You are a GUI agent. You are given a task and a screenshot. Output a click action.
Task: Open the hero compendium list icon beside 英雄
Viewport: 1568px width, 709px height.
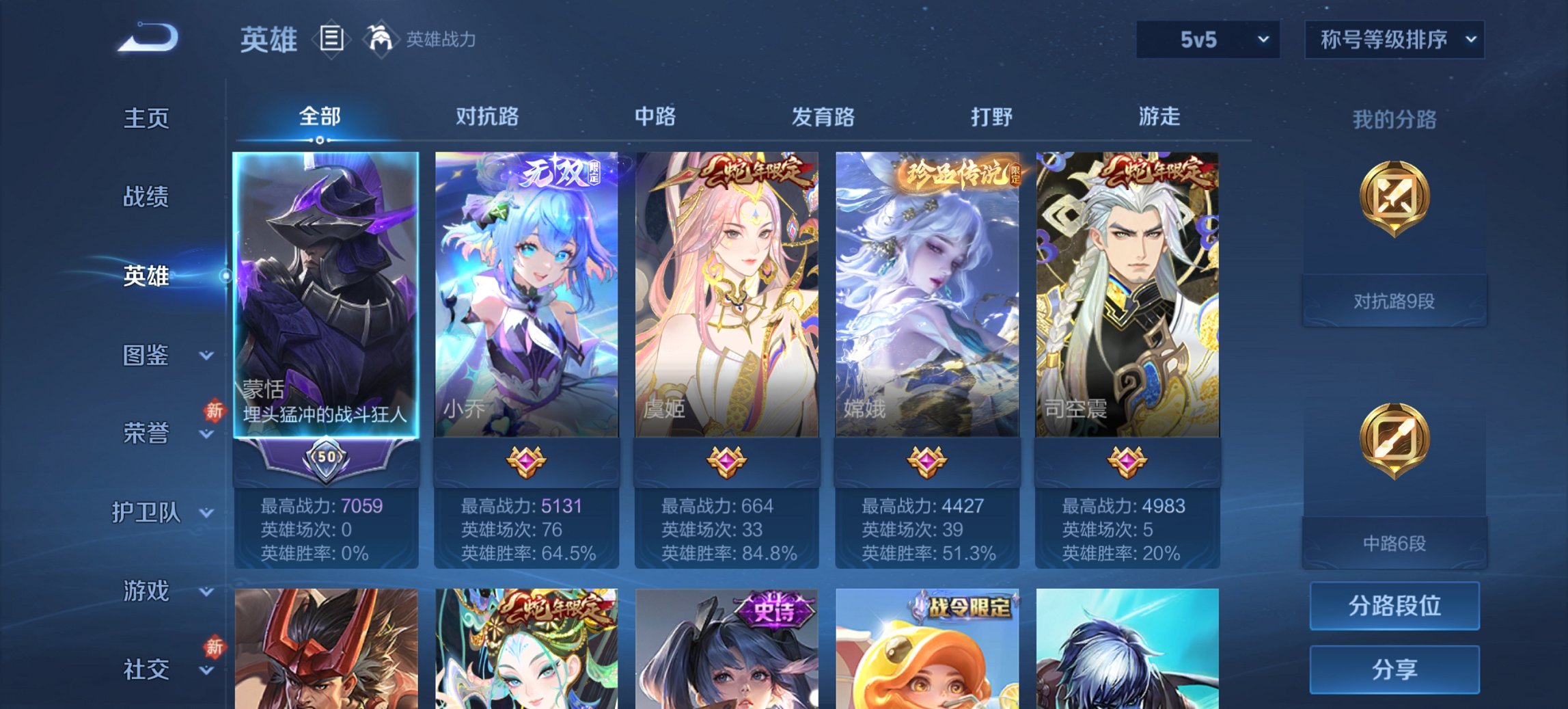(333, 40)
